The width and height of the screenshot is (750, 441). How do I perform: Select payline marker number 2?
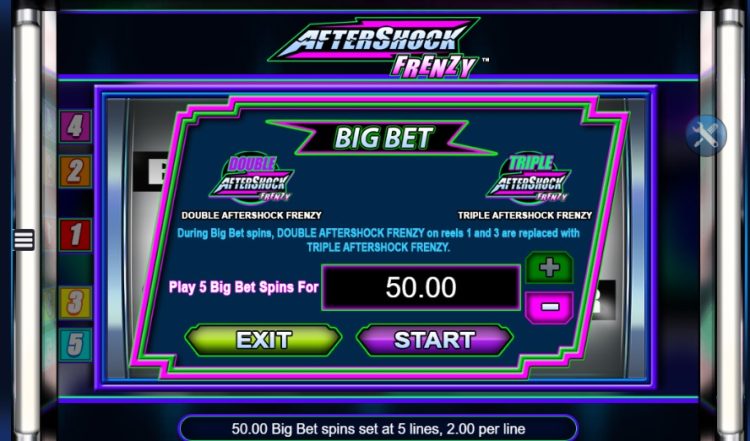(x=76, y=171)
